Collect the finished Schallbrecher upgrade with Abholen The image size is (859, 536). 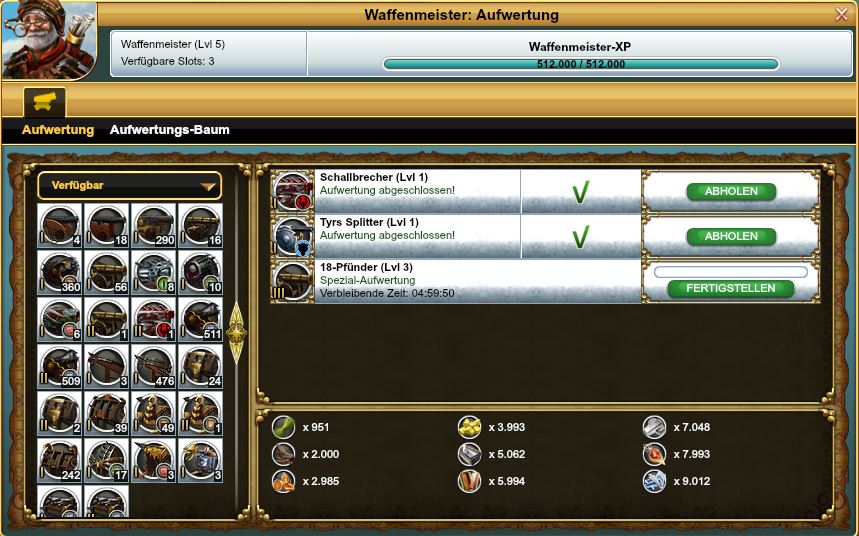(731, 192)
